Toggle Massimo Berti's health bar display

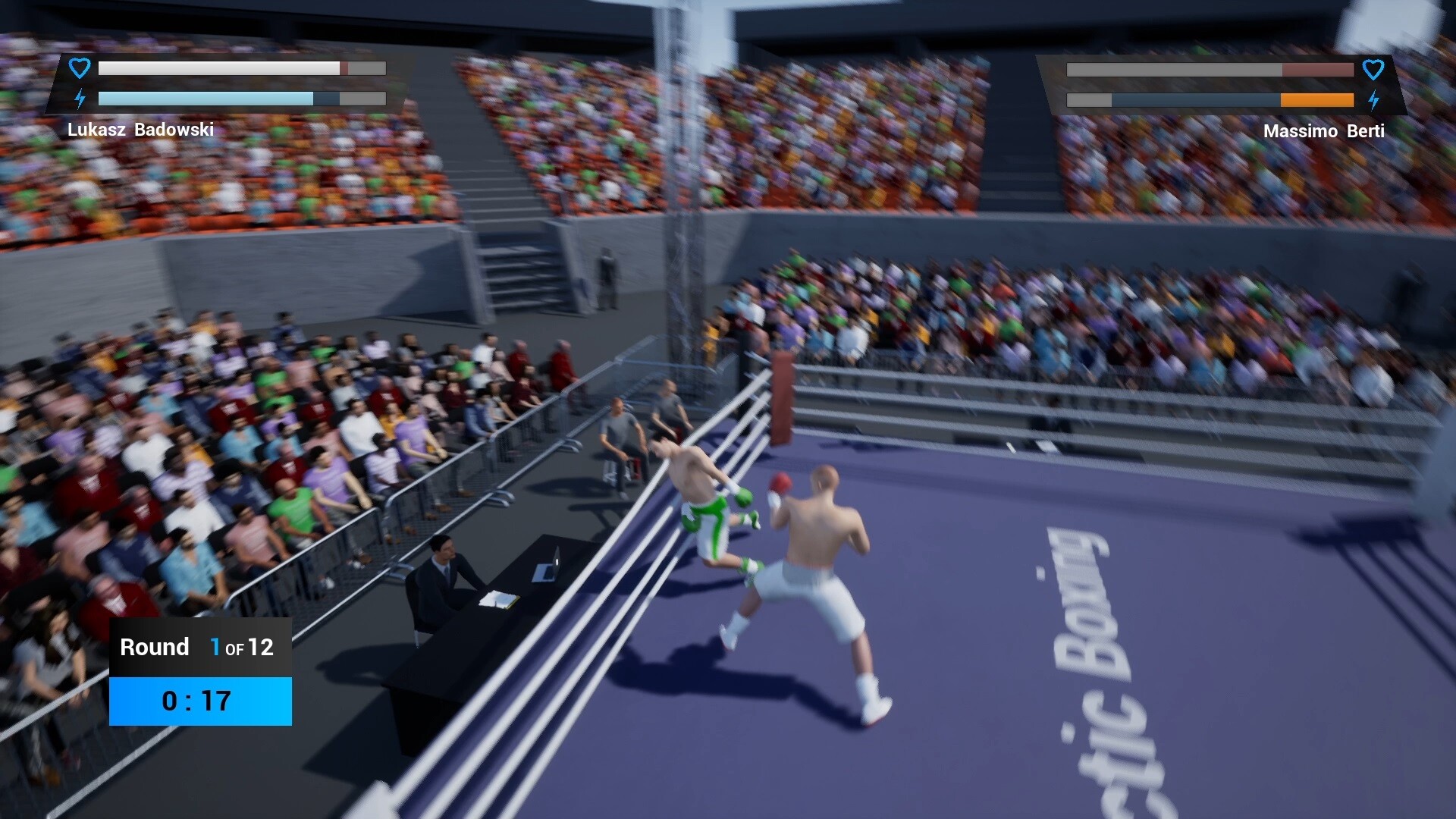pos(1210,70)
